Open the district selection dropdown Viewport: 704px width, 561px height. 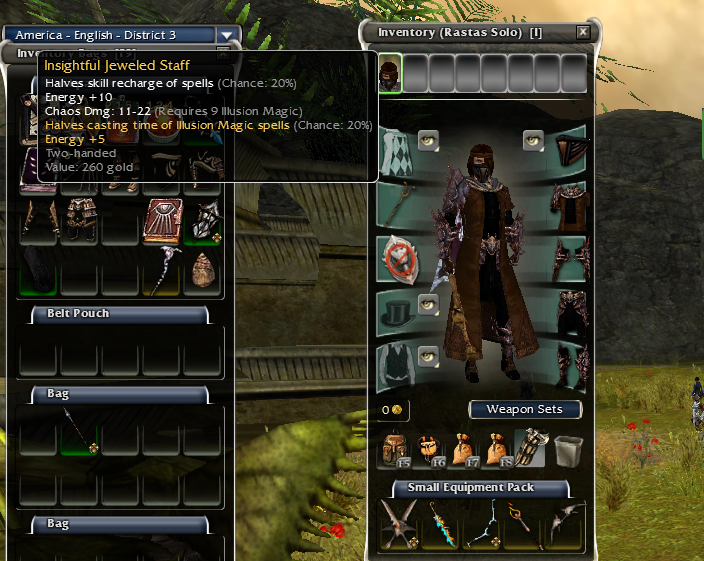[x=228, y=35]
